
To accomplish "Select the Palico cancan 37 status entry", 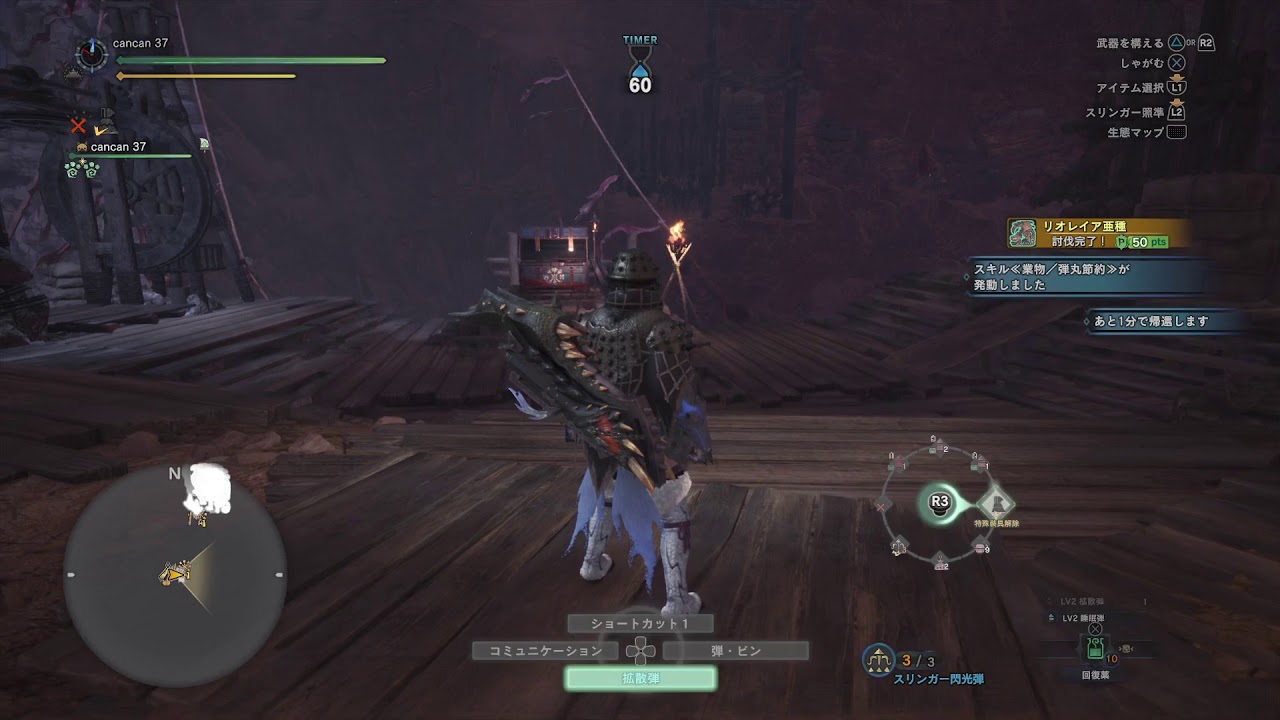I will tap(118, 147).
